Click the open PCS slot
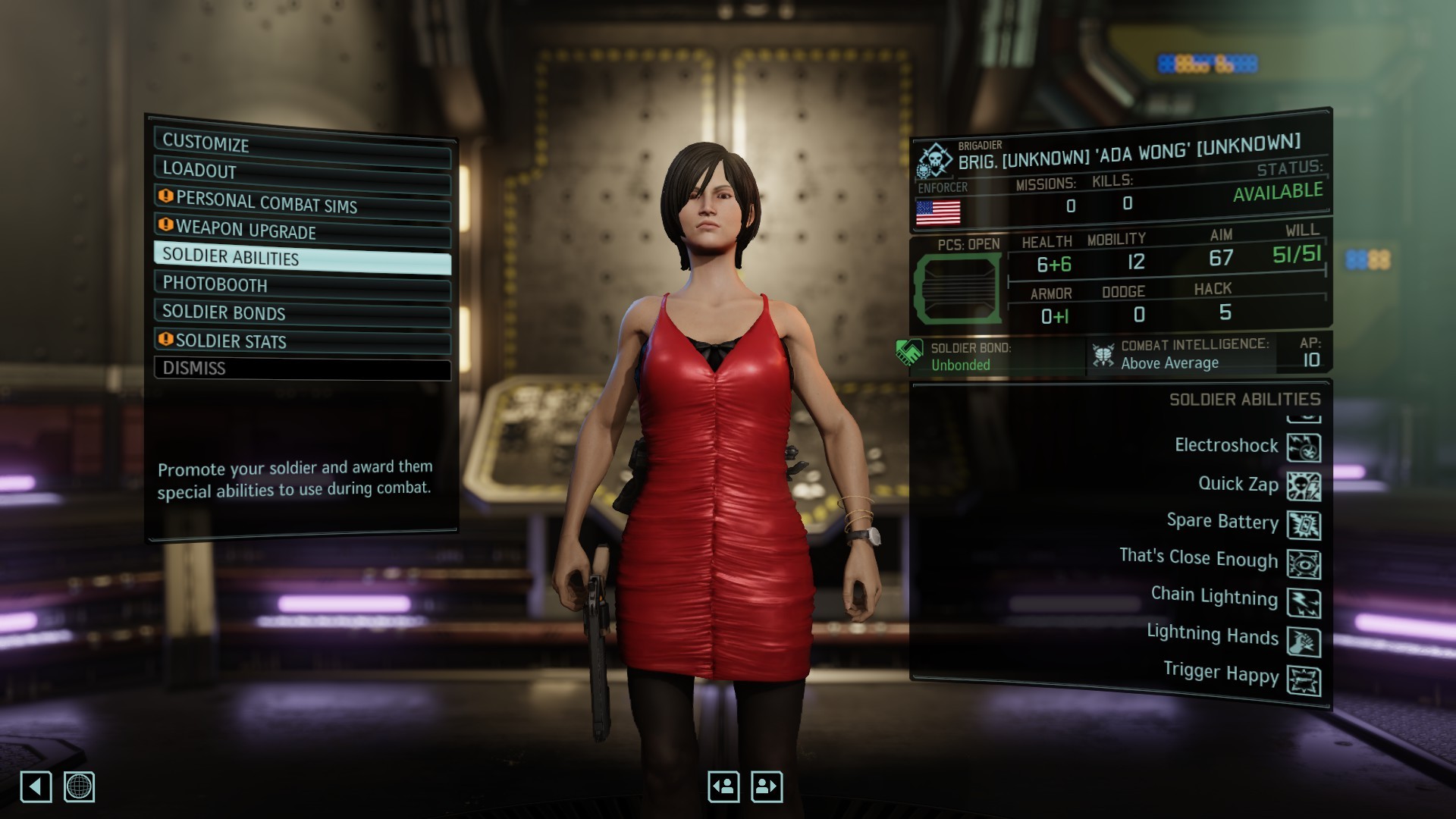1456x819 pixels. 958,288
